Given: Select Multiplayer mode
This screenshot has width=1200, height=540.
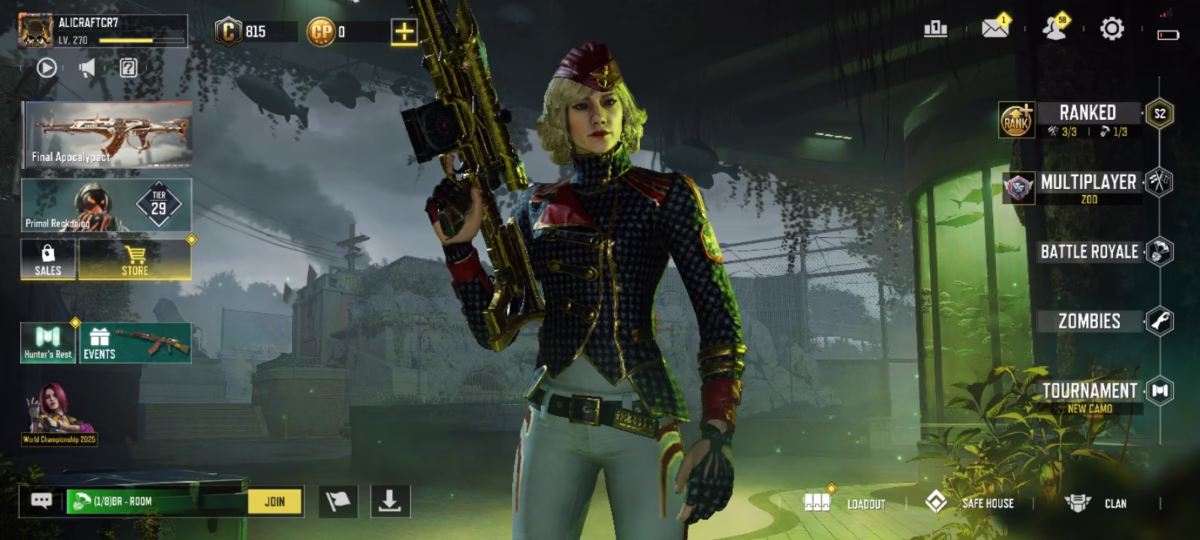Looking at the screenshot, I should click(1088, 183).
